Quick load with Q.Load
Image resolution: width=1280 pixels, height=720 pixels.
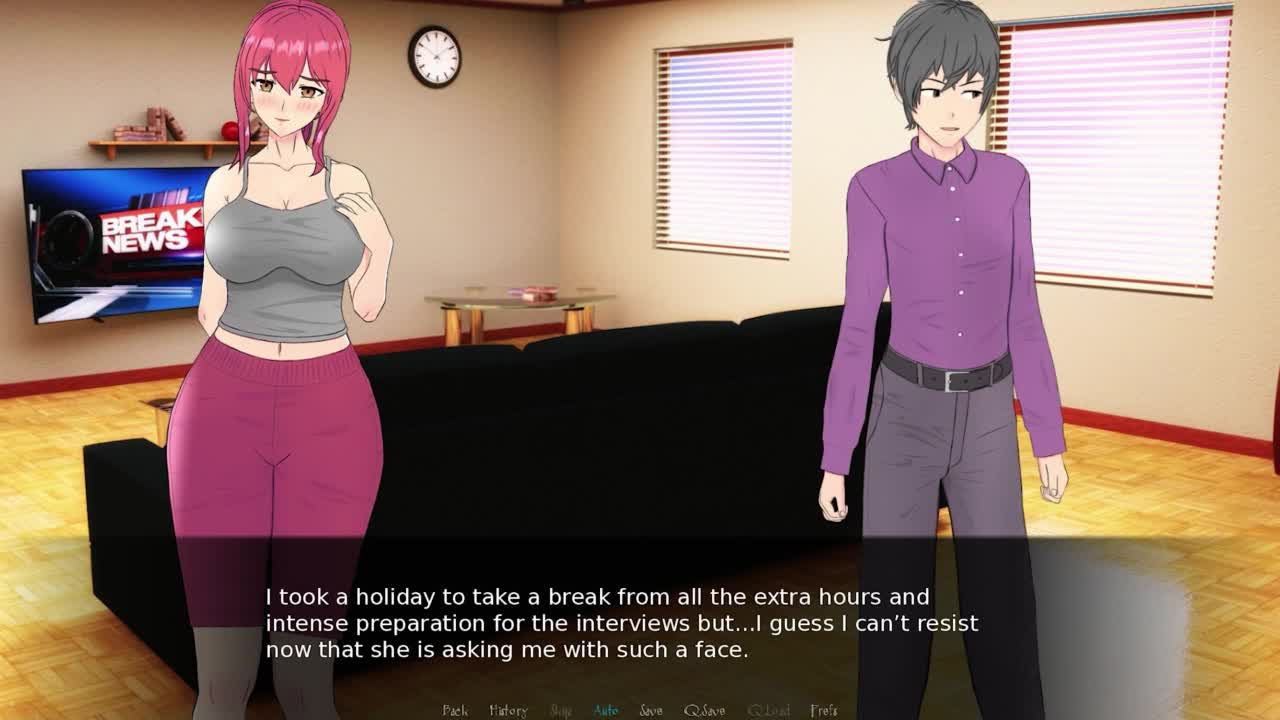768,710
